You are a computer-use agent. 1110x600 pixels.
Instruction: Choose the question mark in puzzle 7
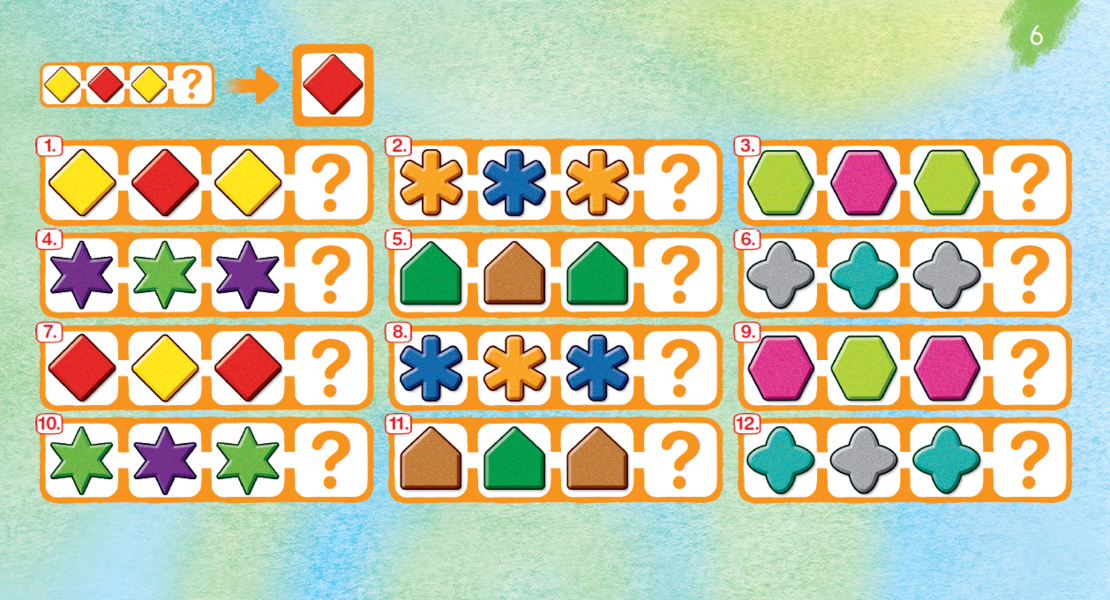coord(331,367)
